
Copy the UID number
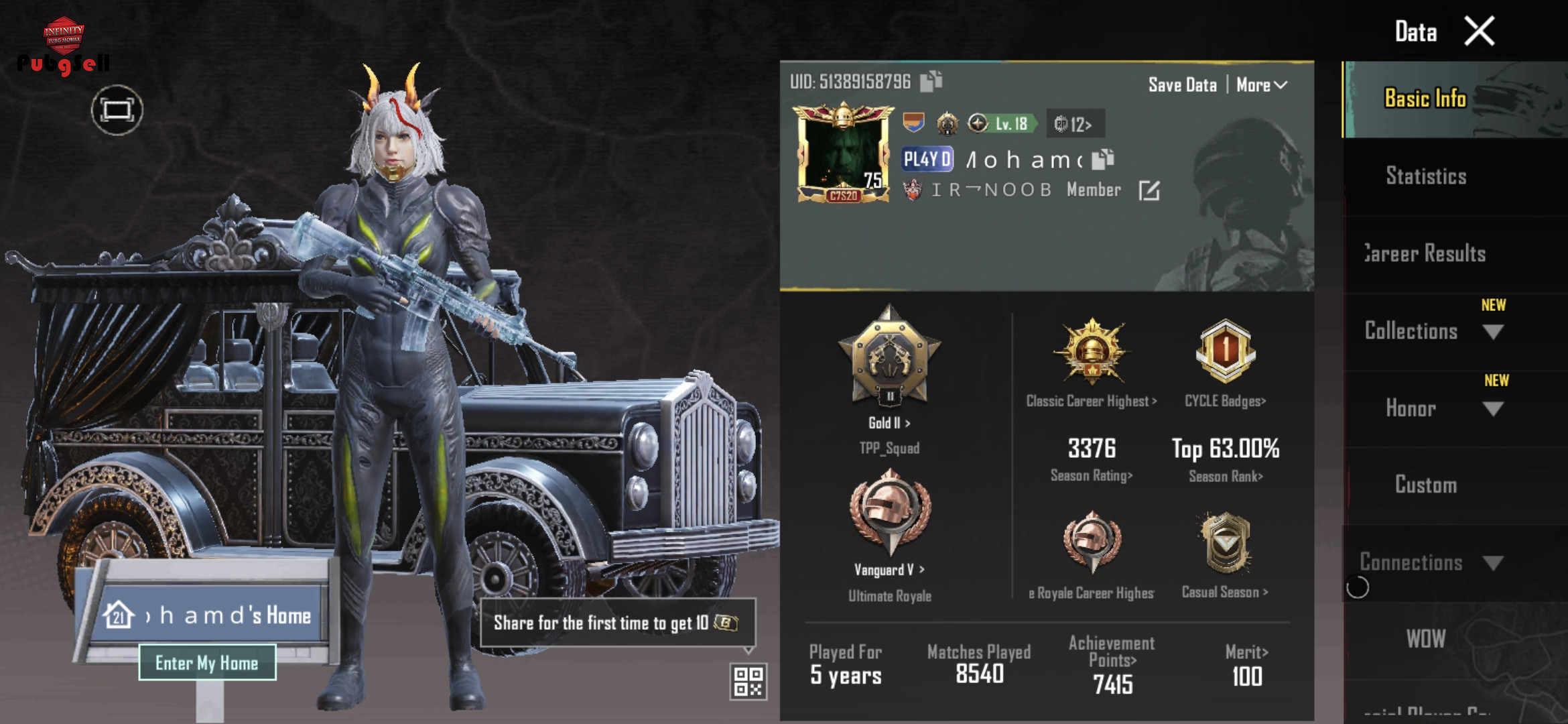(x=931, y=82)
